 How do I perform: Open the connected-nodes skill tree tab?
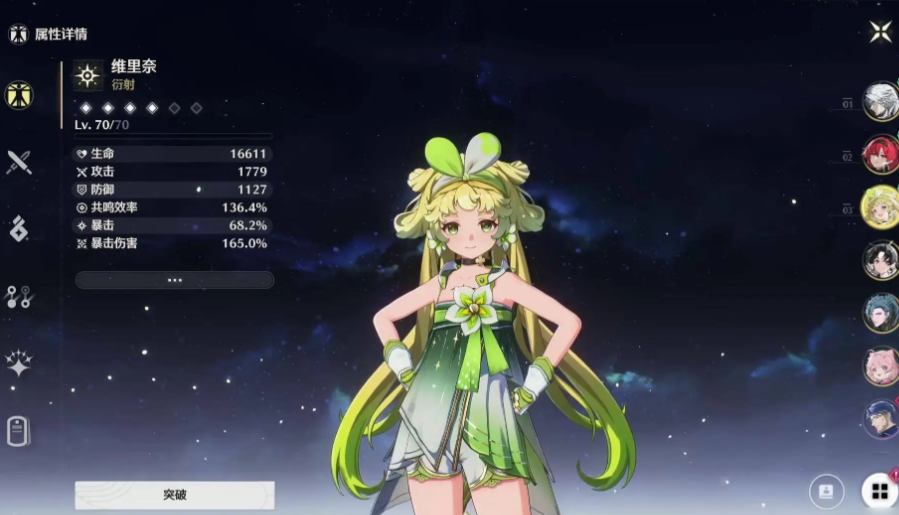click(19, 296)
